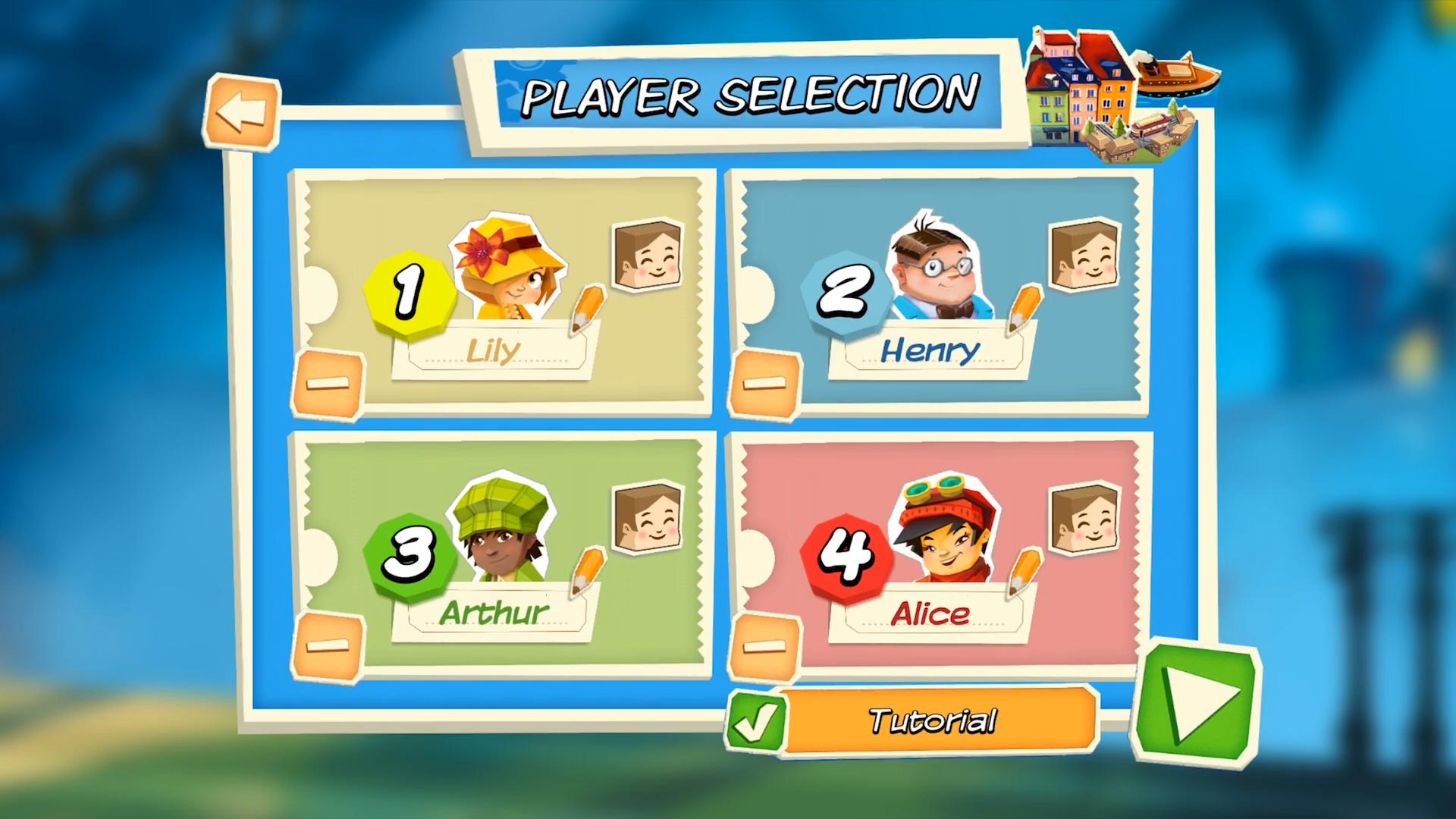Viewport: 1456px width, 819px height.
Task: Toggle the human face icon for Alice
Action: [1085, 518]
